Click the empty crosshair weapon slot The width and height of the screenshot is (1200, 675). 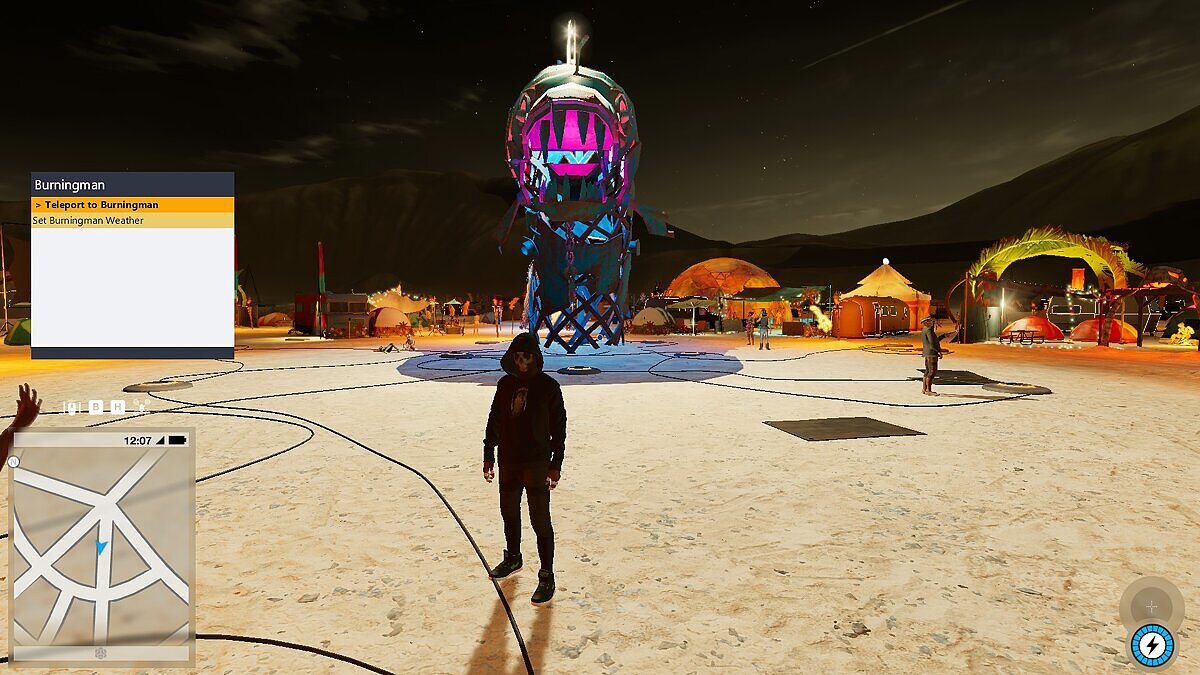tap(1151, 606)
